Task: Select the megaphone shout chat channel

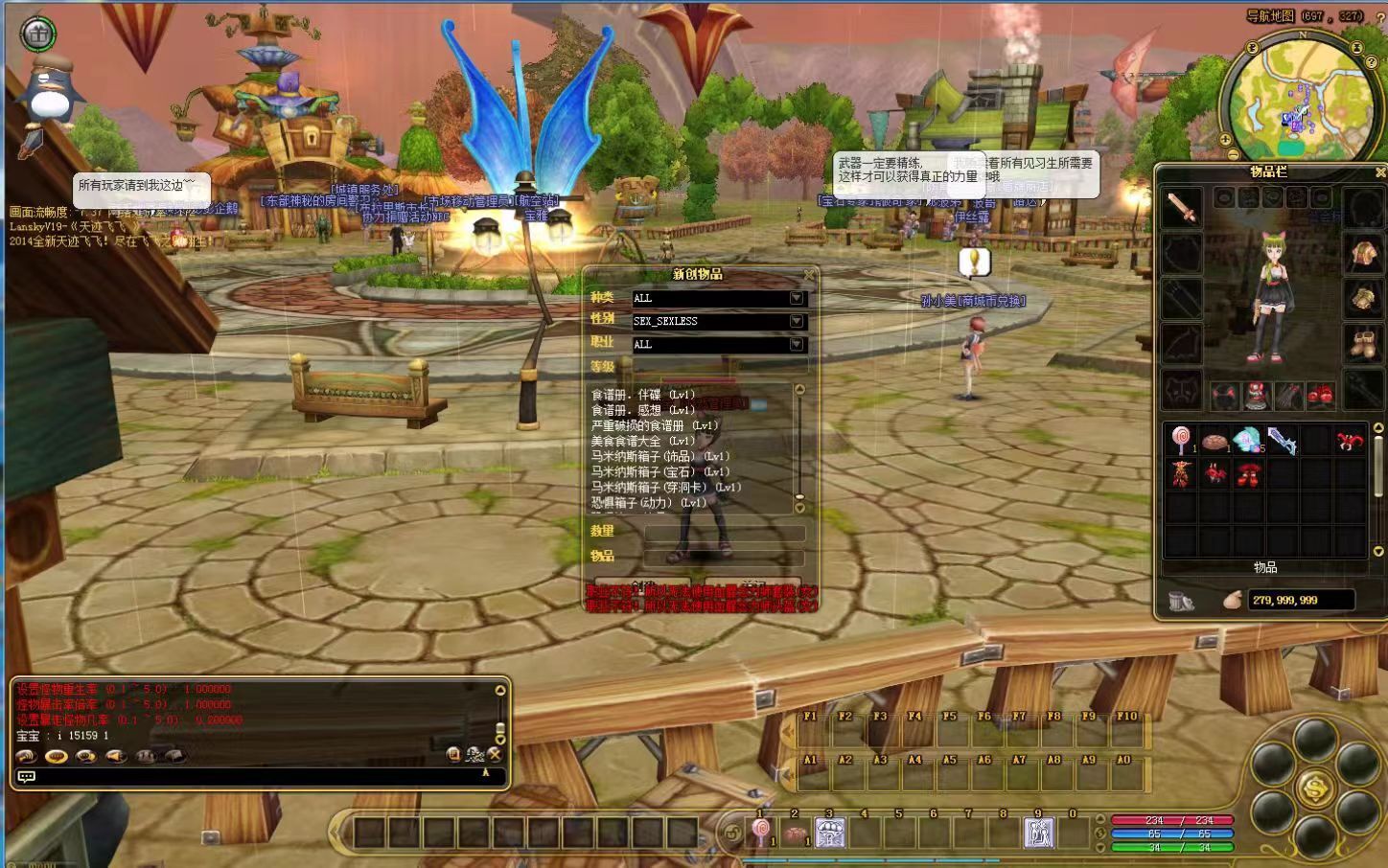Action: [116, 756]
